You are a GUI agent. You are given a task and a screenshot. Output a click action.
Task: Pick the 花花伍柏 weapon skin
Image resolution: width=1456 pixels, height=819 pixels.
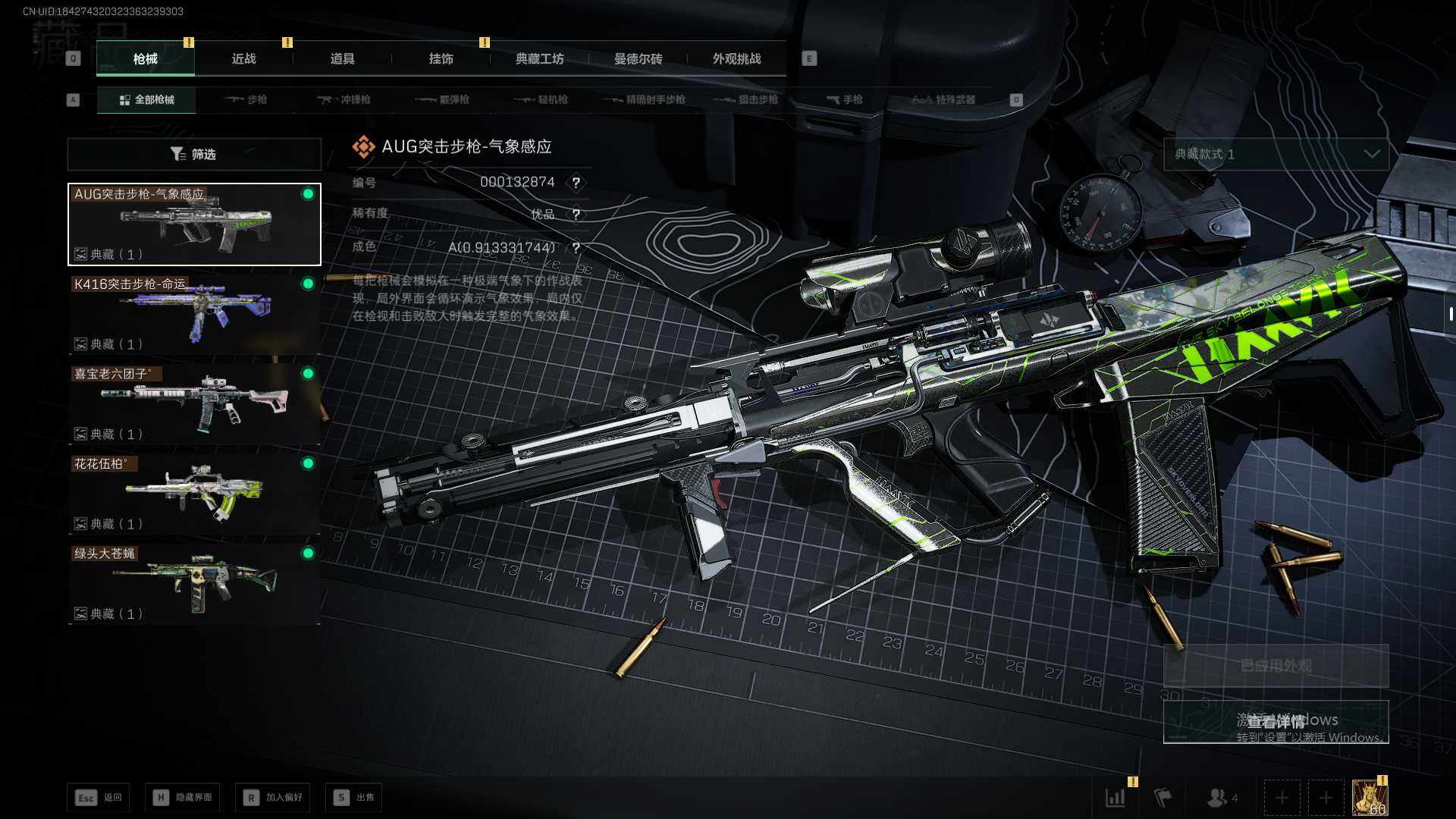[194, 494]
